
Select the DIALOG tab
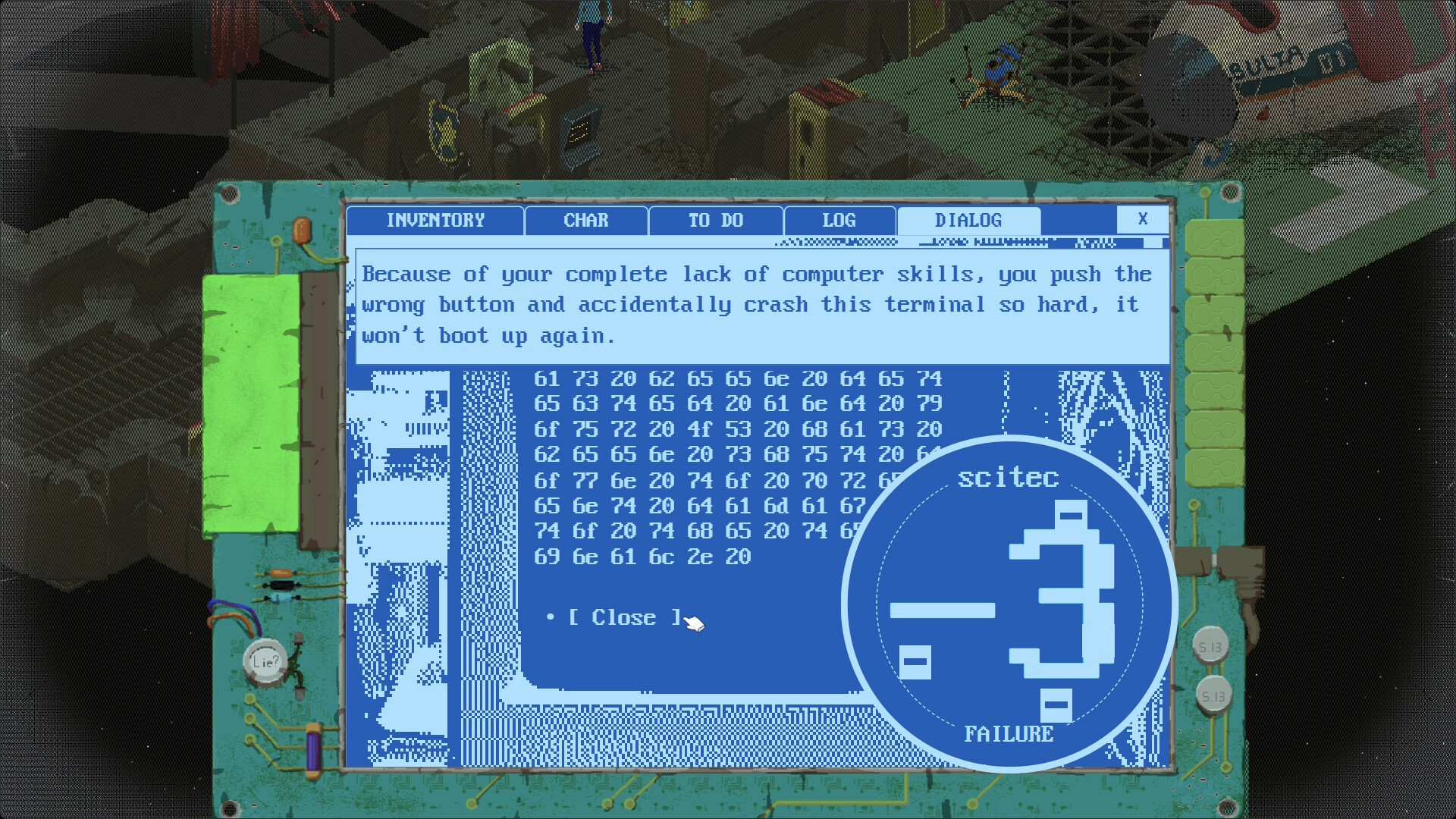pos(968,221)
